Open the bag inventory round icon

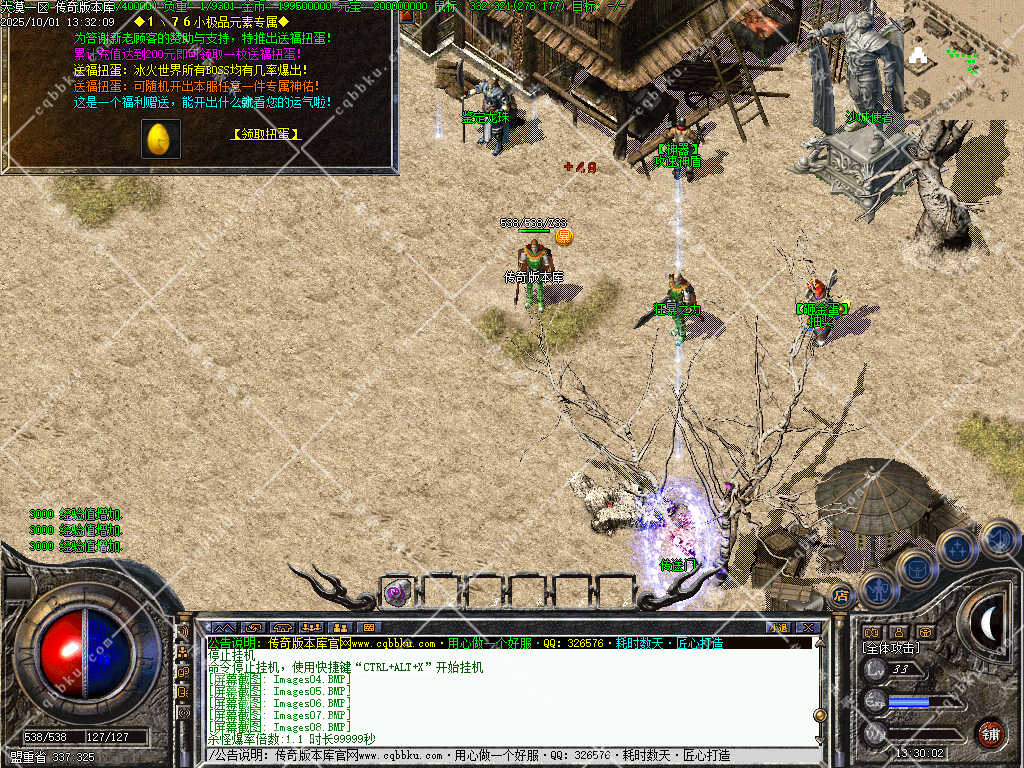point(916,568)
